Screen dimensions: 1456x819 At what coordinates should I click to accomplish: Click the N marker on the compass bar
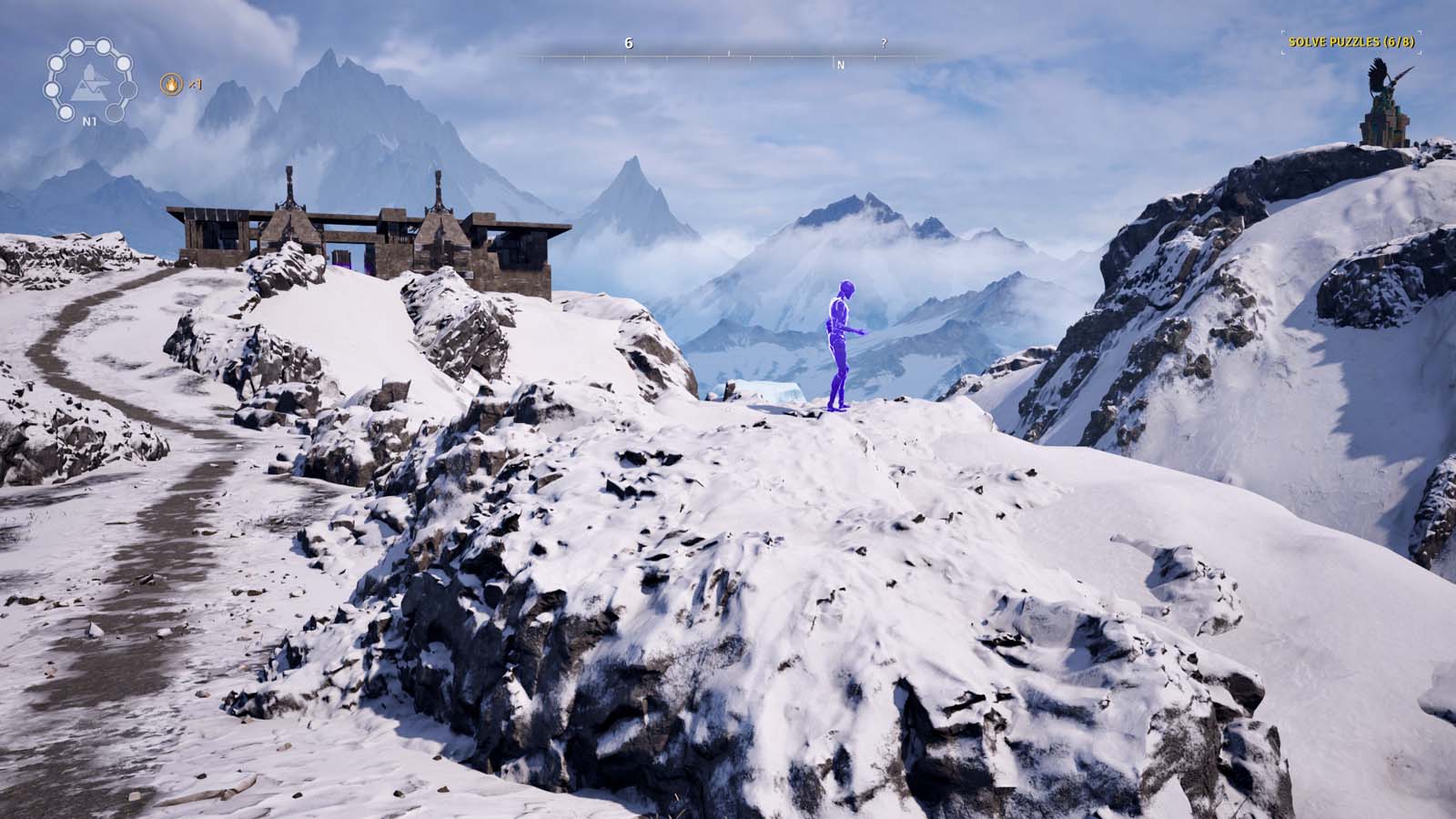[x=840, y=65]
